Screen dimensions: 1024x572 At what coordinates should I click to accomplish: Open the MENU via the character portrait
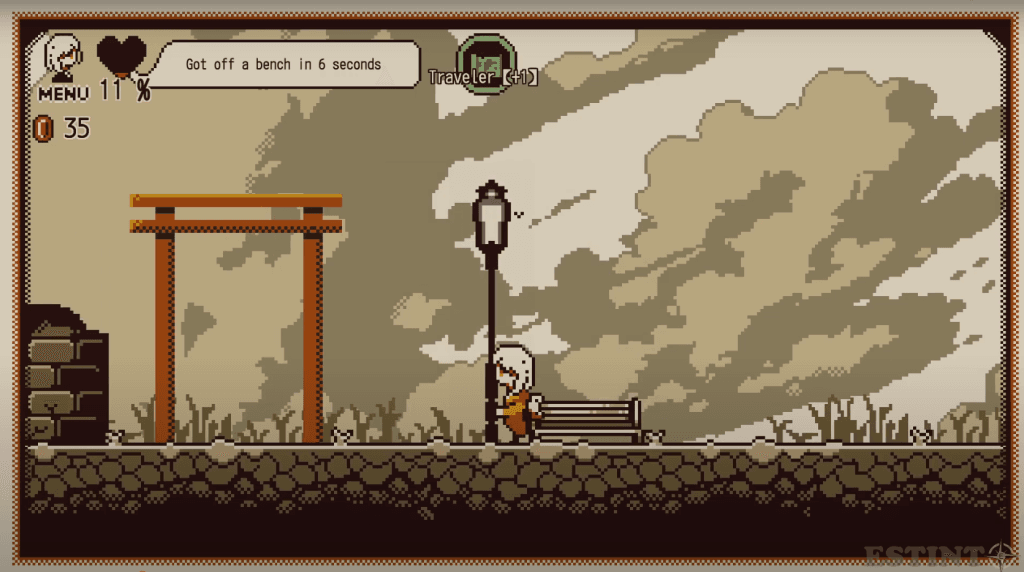point(63,61)
